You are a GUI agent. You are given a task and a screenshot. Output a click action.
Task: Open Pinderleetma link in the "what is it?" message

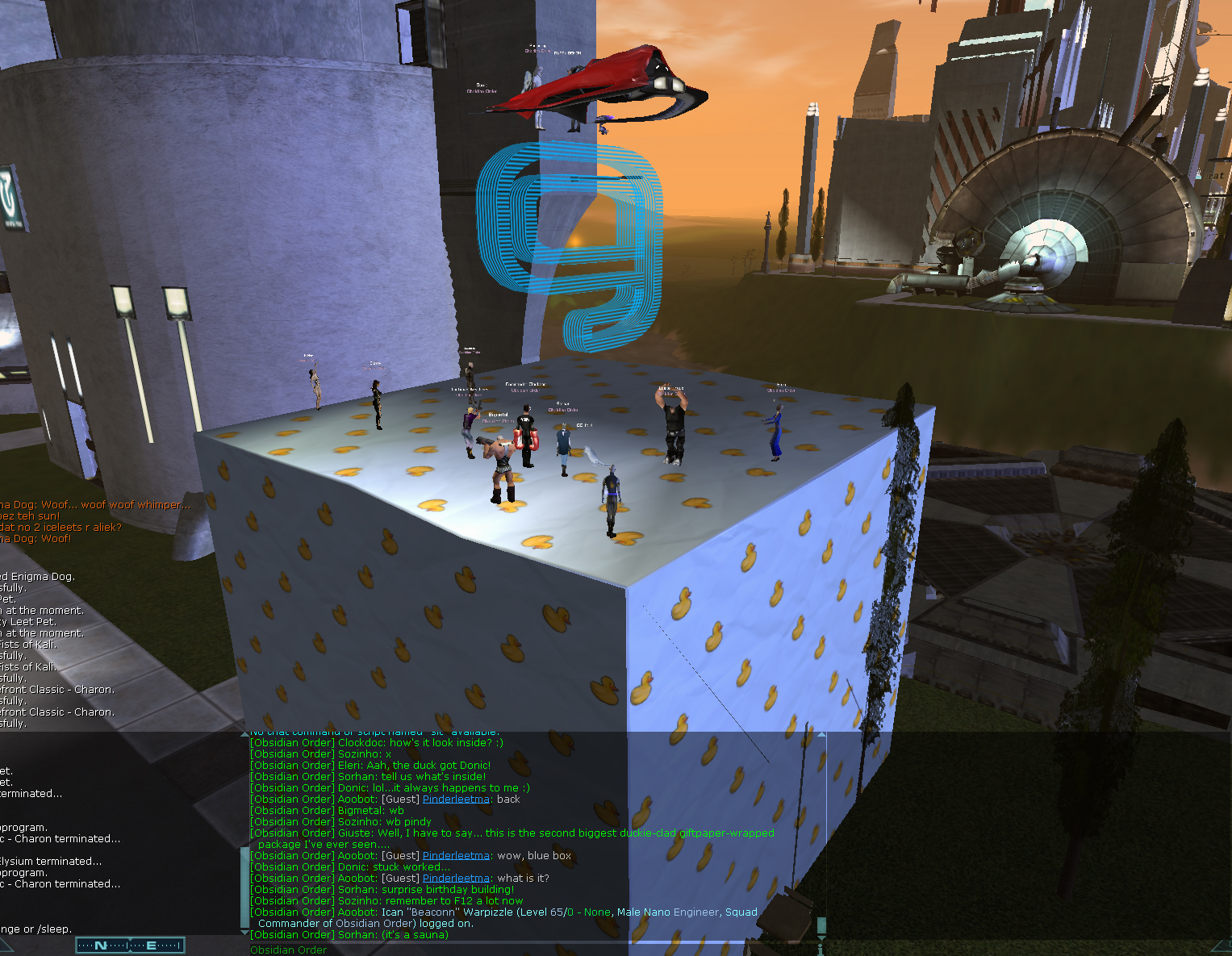(456, 879)
